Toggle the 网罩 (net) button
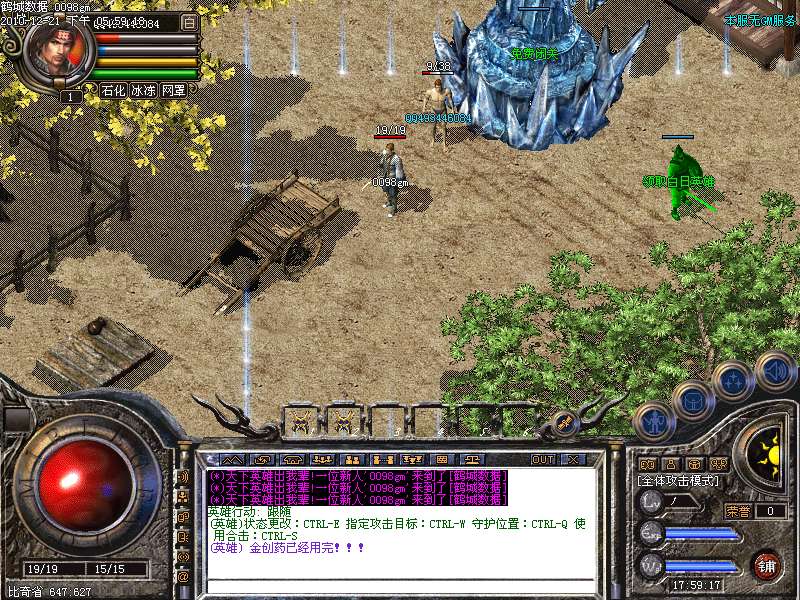 coord(173,90)
